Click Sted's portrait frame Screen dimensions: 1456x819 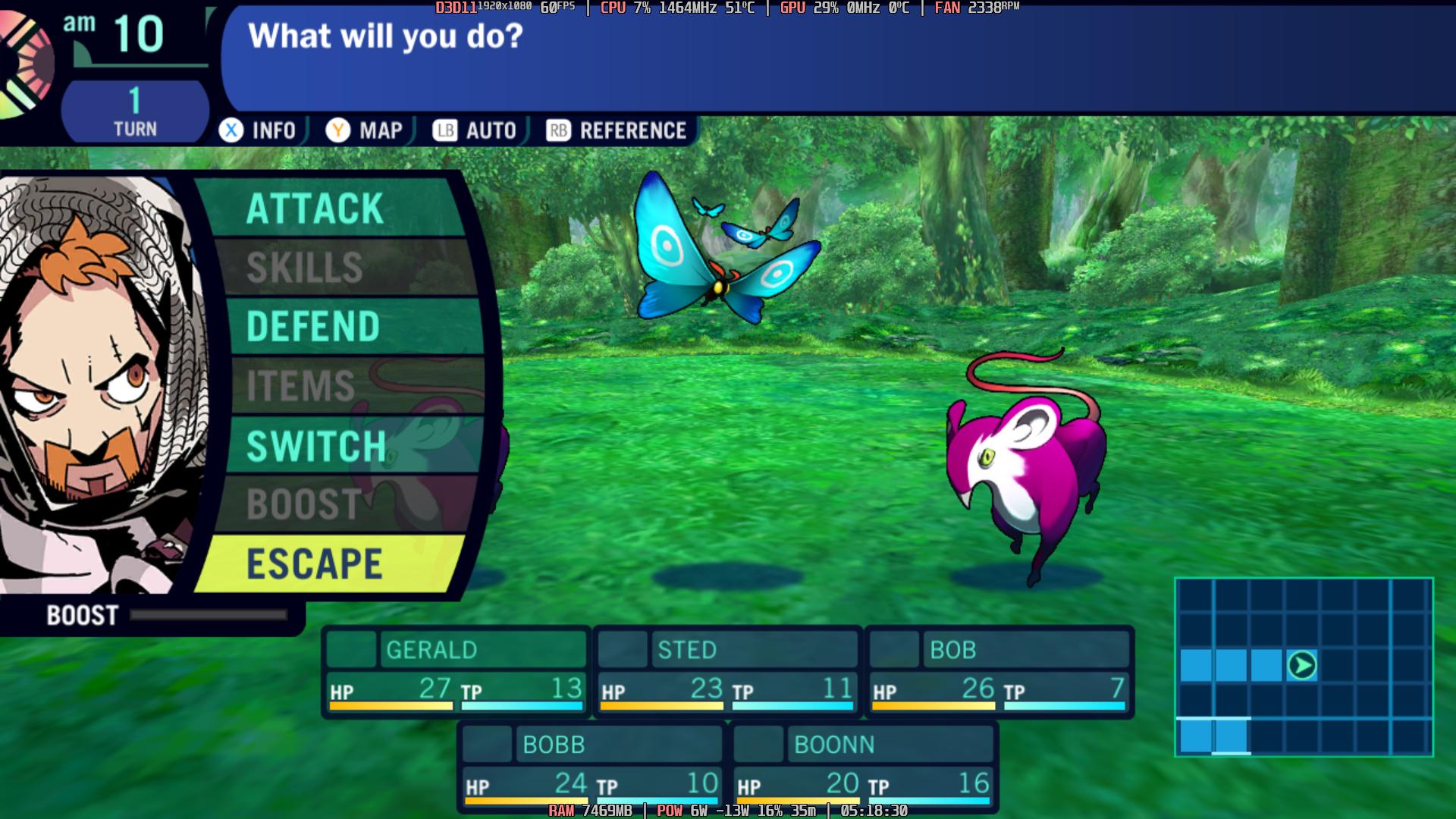click(622, 649)
